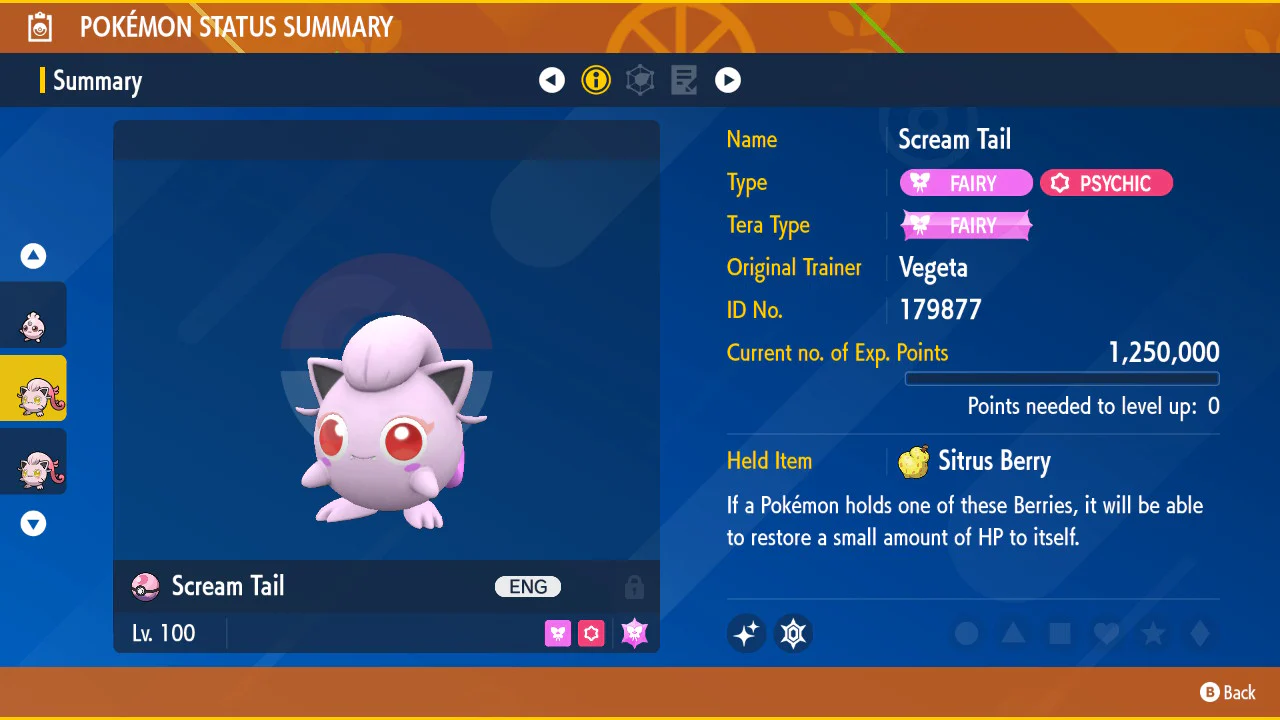Viewport: 1280px width, 720px height.
Task: Click the Sitrus Berry held item
Action: pyautogui.click(x=975, y=461)
